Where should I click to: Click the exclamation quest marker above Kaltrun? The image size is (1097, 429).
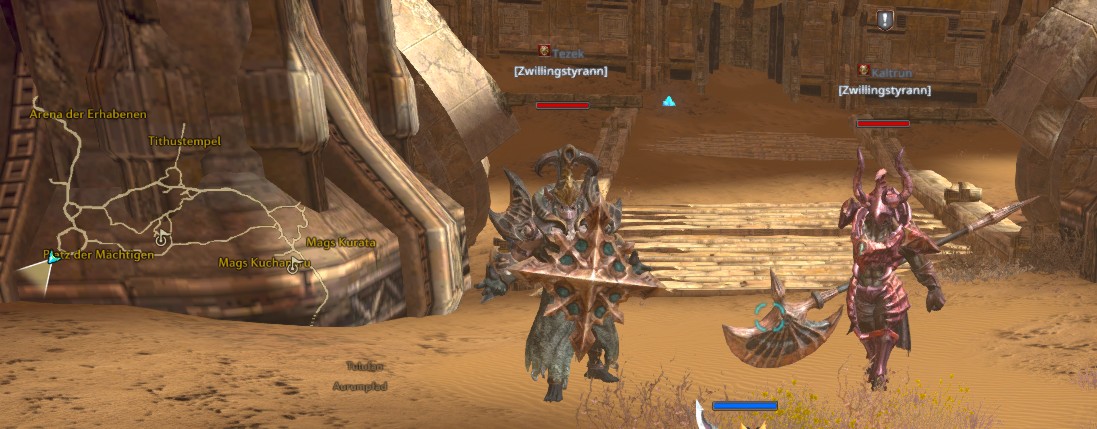[884, 19]
